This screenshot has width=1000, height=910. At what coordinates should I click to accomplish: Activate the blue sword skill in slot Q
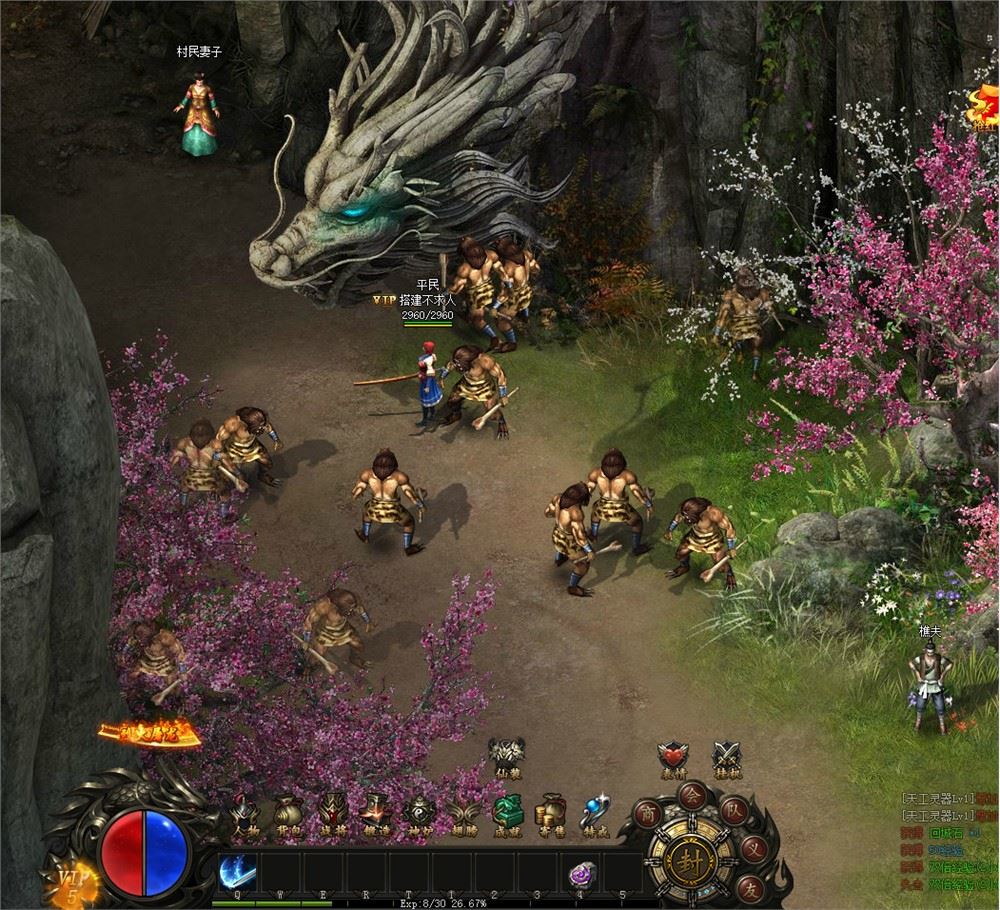(x=237, y=872)
